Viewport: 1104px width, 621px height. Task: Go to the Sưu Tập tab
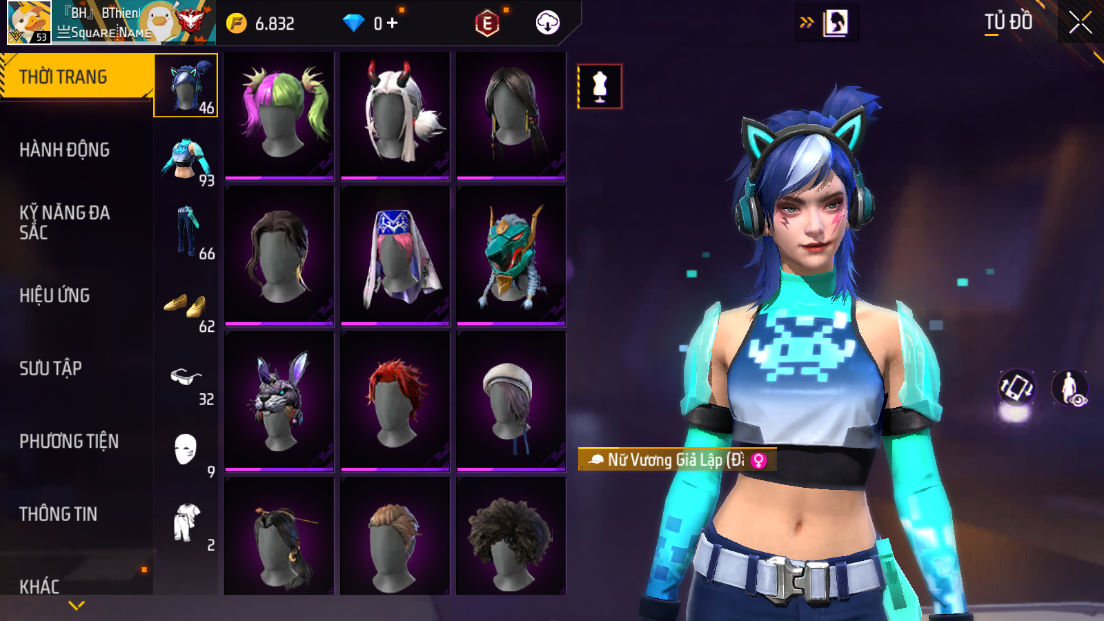50,368
